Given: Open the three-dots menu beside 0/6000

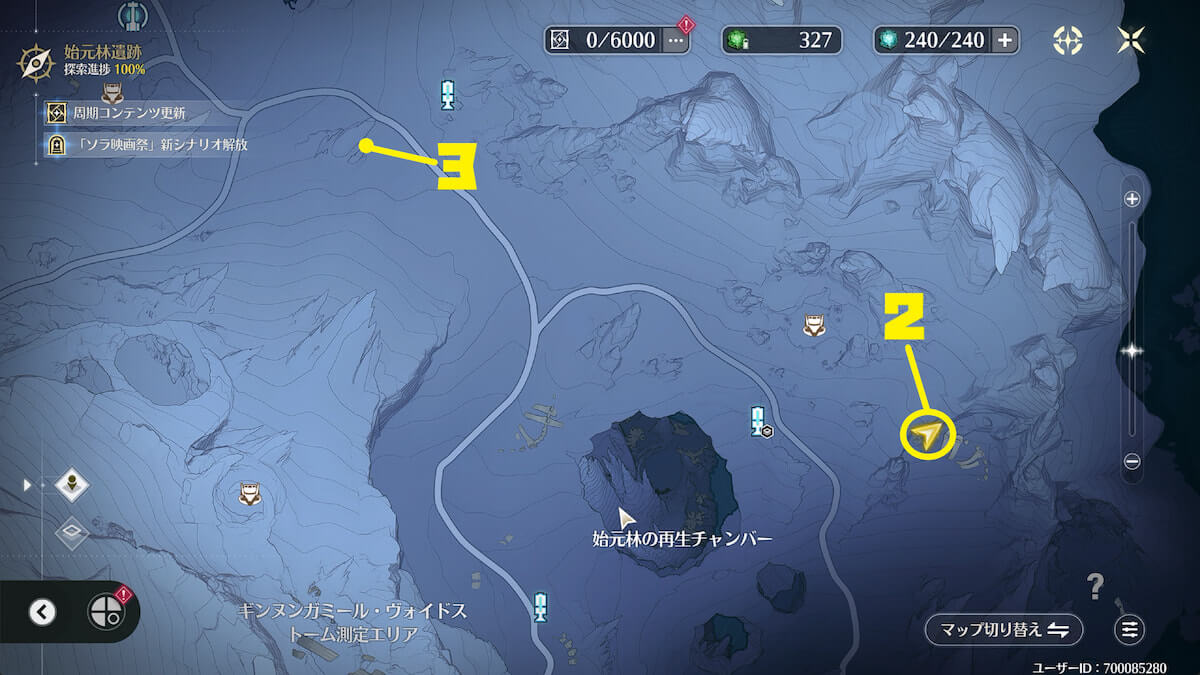Looking at the screenshot, I should click(x=676, y=40).
